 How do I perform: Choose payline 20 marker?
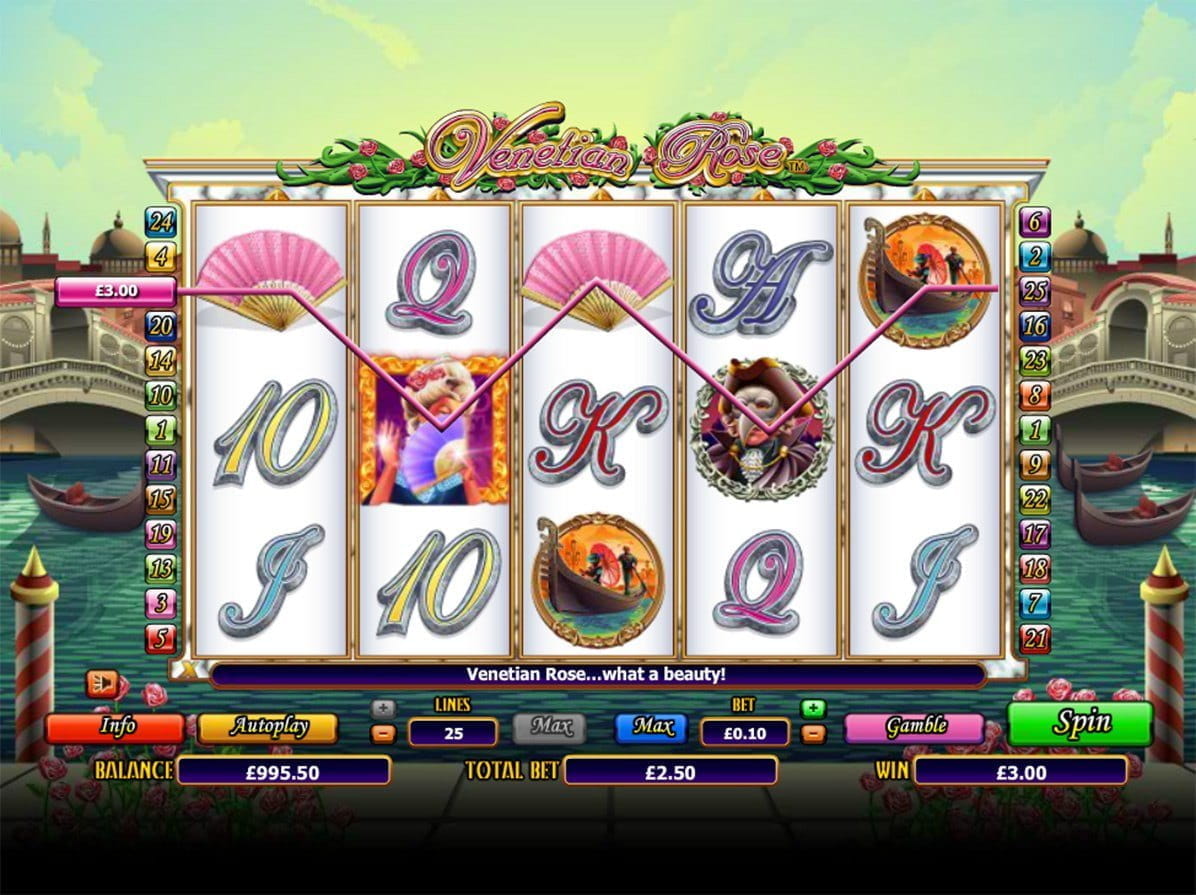click(x=160, y=326)
